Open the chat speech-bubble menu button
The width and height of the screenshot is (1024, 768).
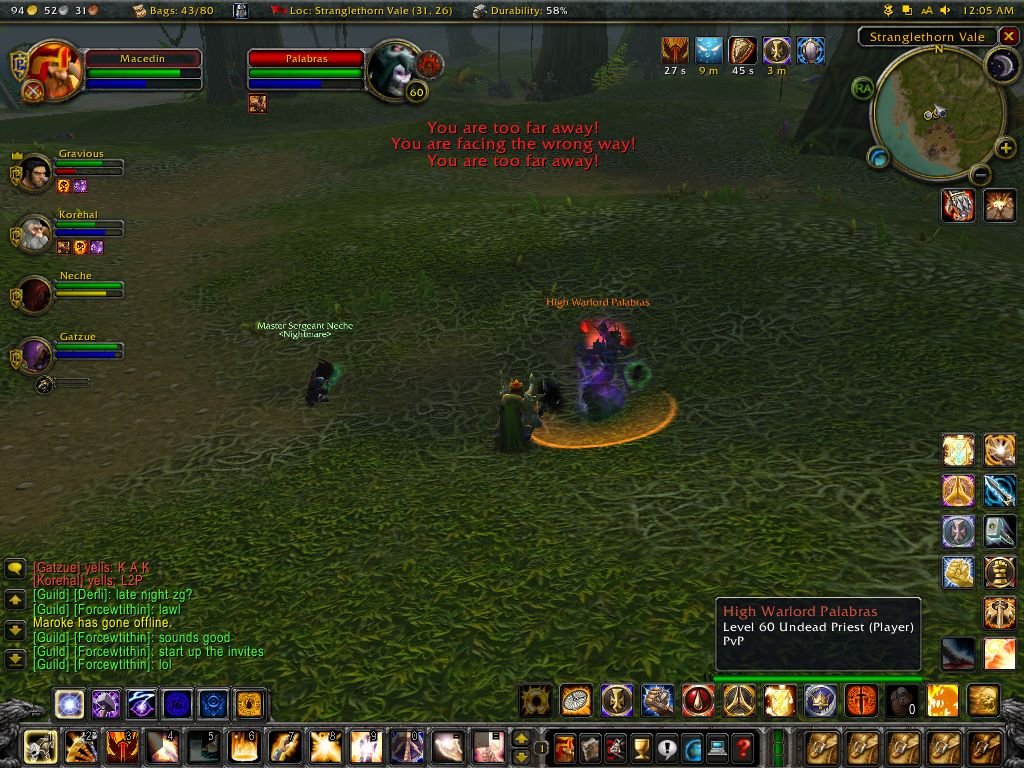click(x=15, y=569)
